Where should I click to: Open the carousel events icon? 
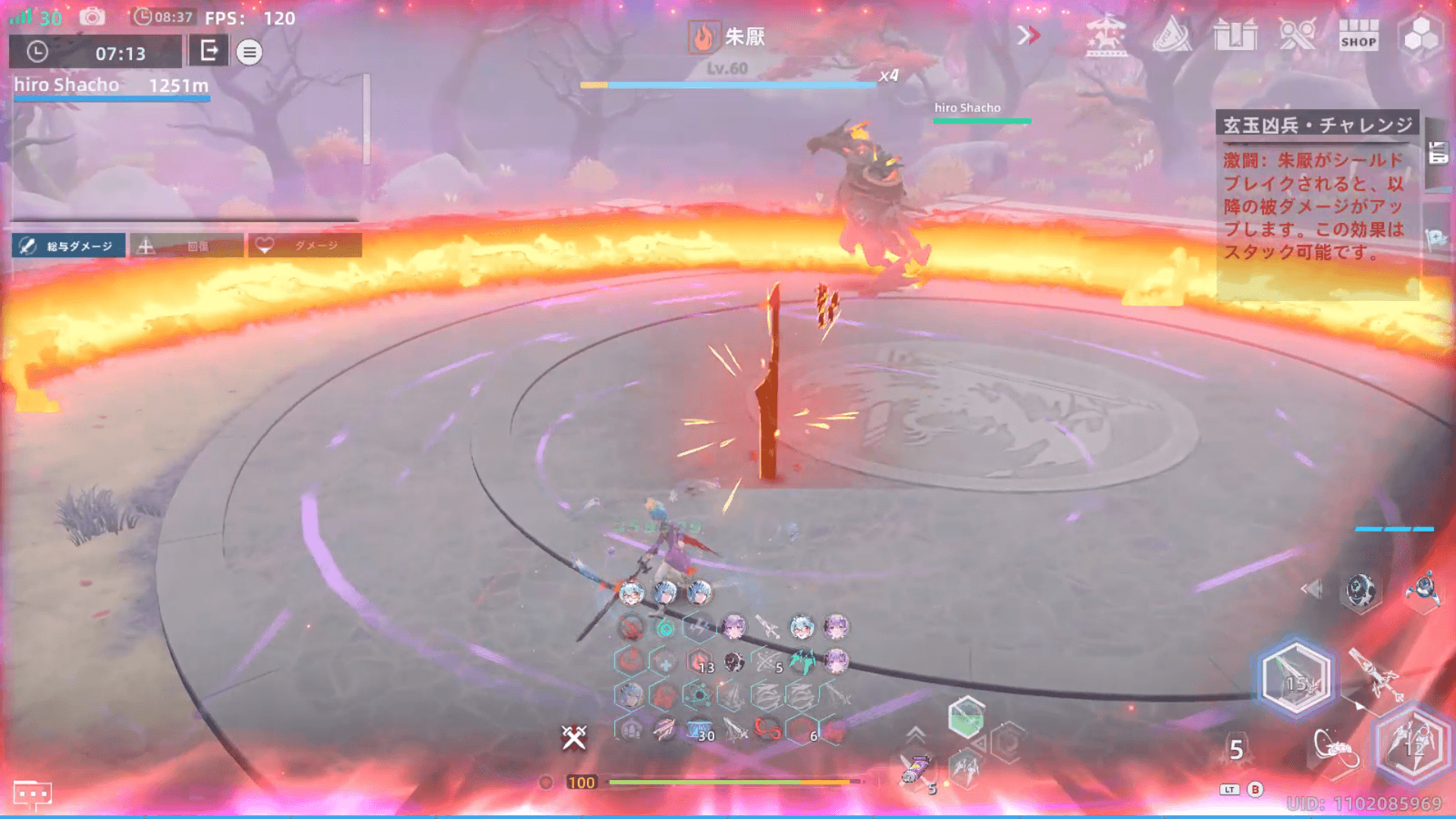point(1106,36)
